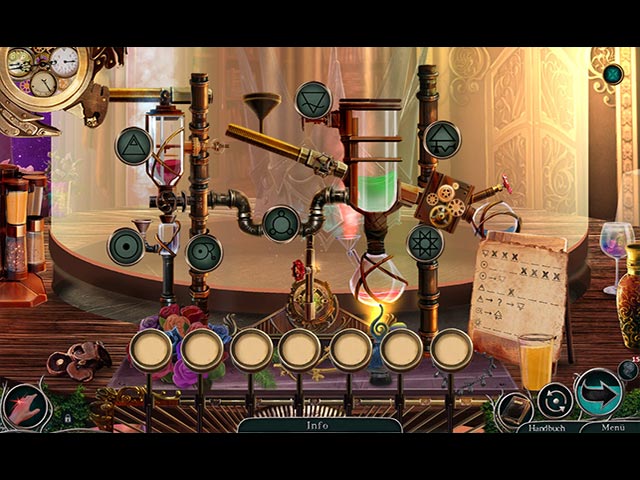Click the circle with three dots symbol
The height and width of the screenshot is (480, 640).
click(281, 224)
